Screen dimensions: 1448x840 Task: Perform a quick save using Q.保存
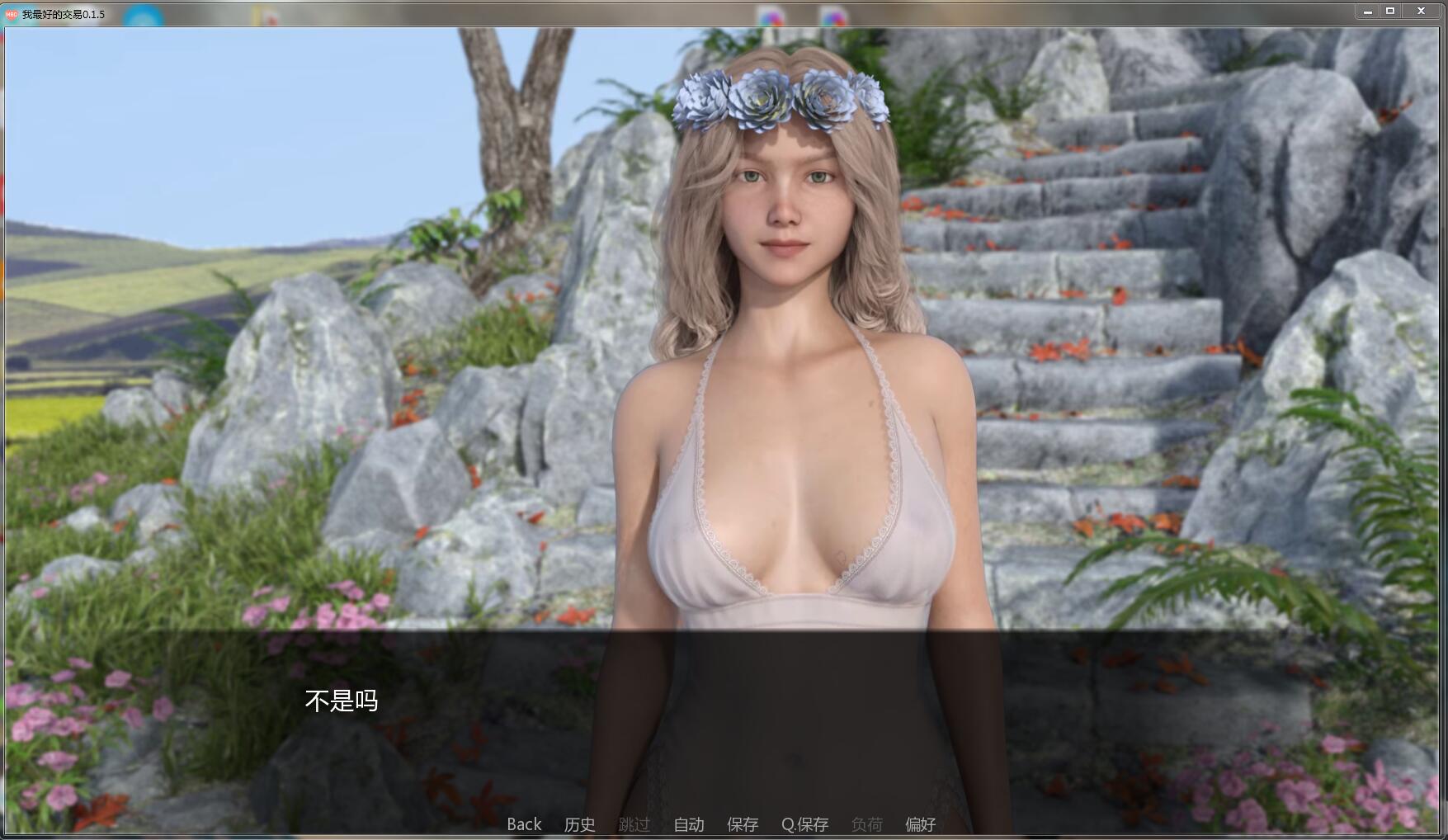click(806, 823)
